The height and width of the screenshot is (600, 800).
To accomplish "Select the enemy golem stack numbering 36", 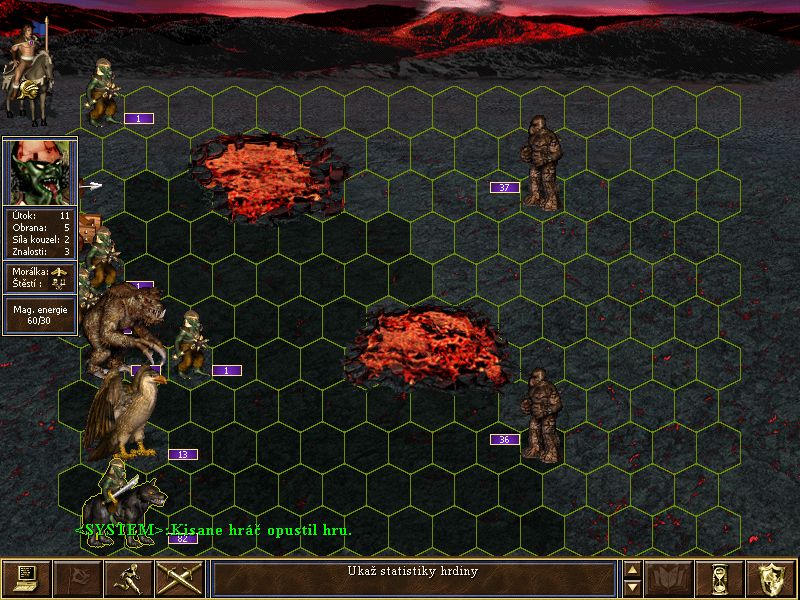I will [x=541, y=414].
